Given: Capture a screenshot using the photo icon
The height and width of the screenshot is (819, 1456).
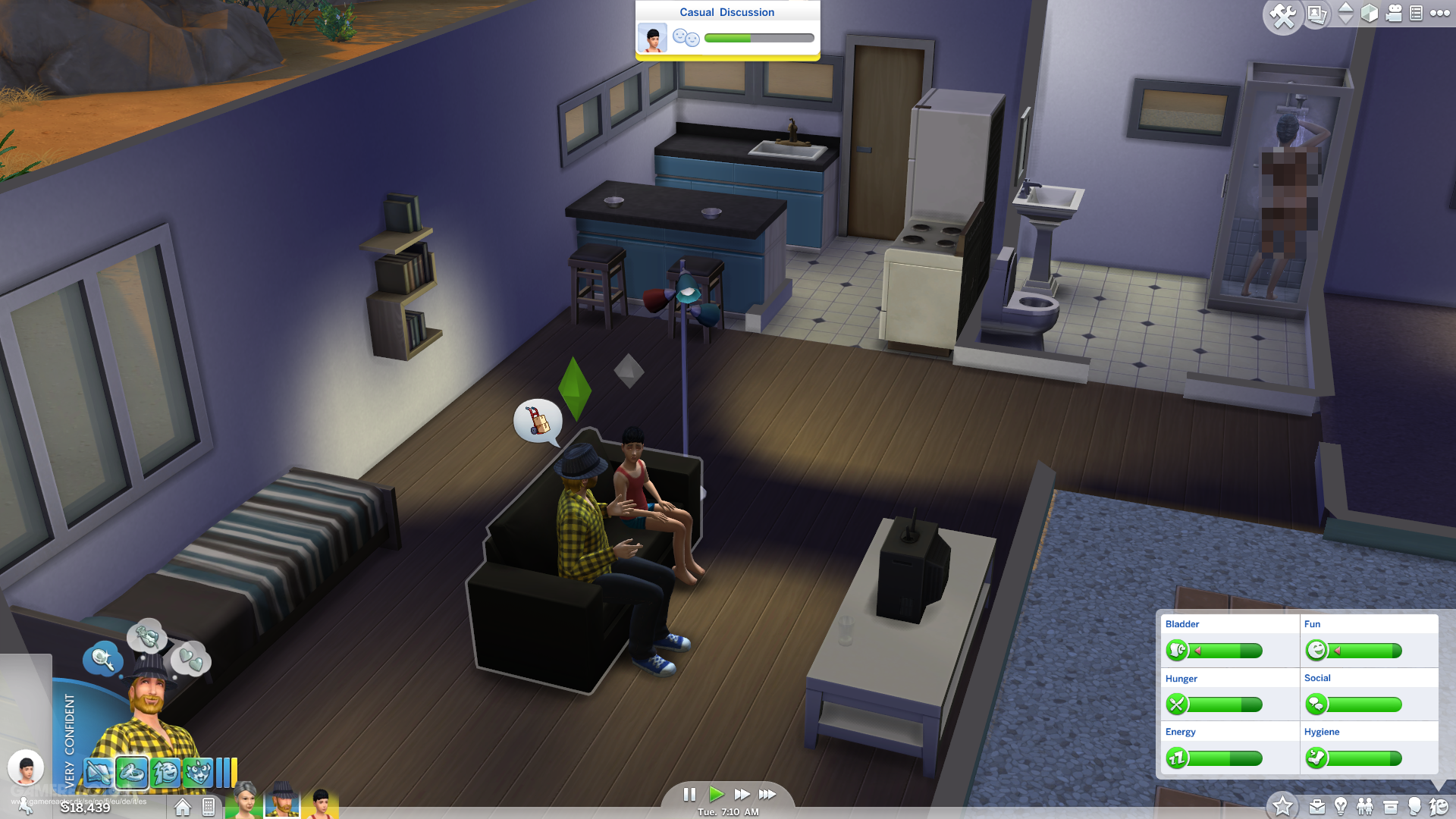Looking at the screenshot, I should 1318,15.
